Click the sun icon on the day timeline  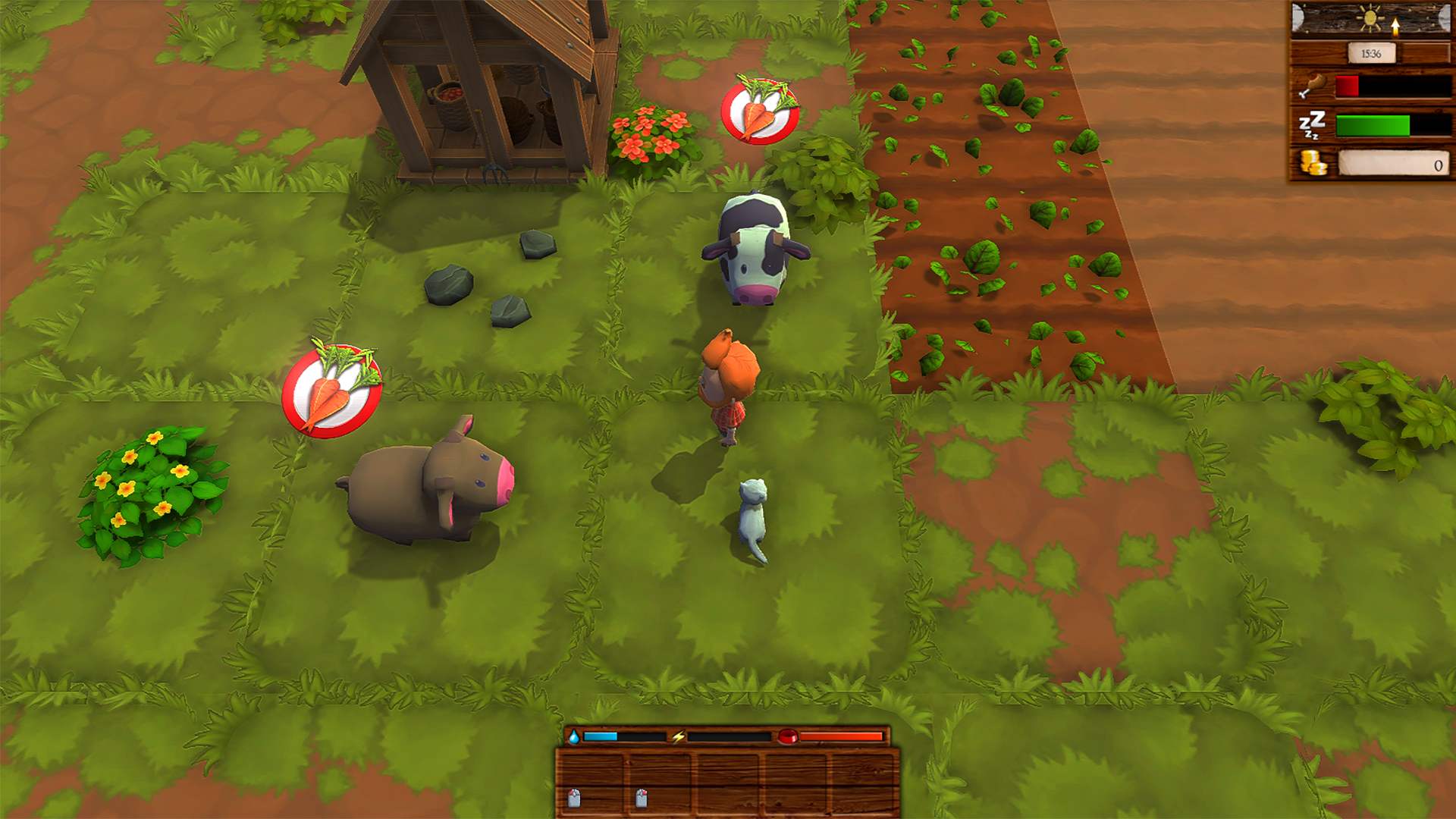pos(1370,16)
